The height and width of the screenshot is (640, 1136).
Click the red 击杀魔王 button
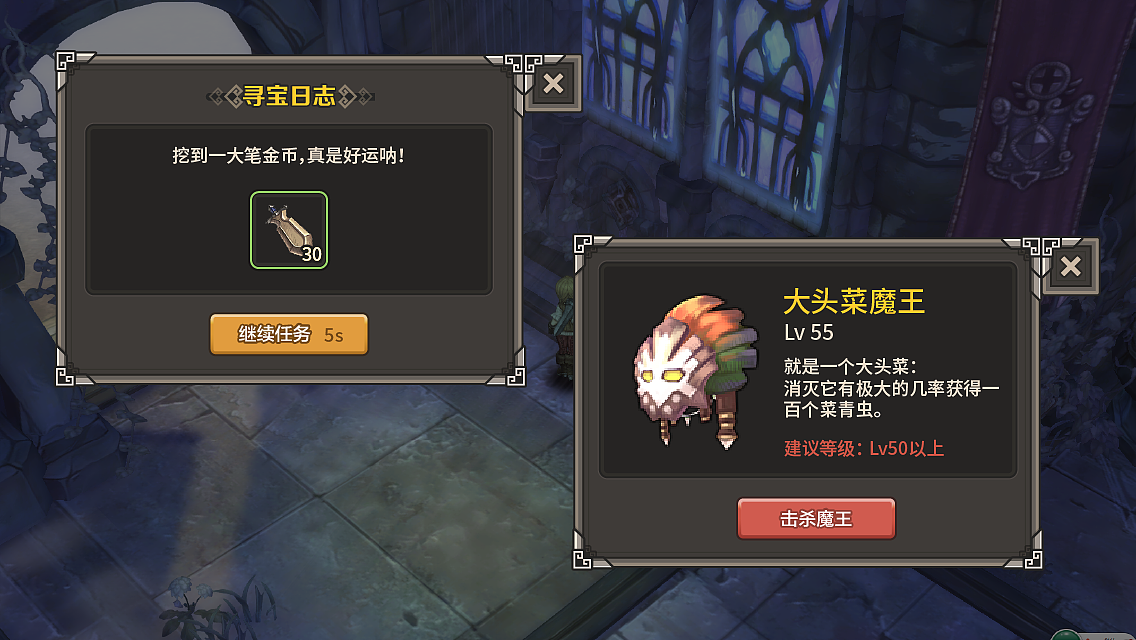click(x=816, y=519)
